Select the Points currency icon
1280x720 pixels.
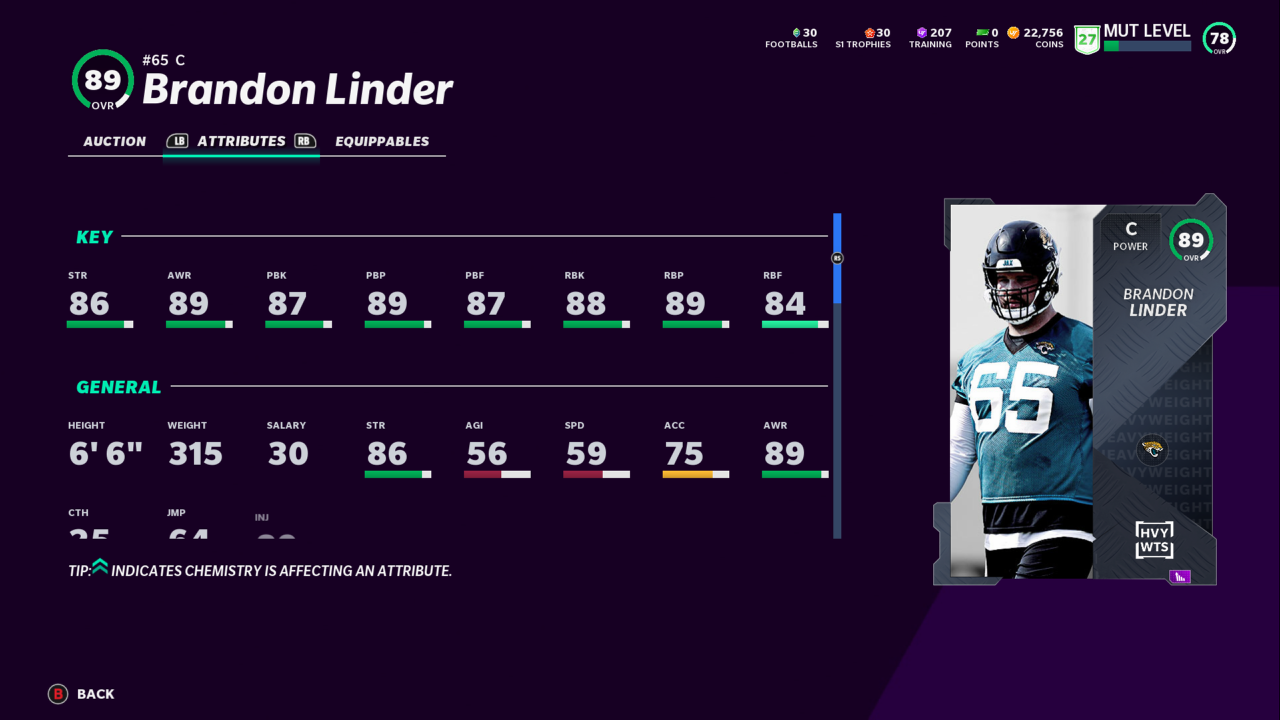coord(981,32)
